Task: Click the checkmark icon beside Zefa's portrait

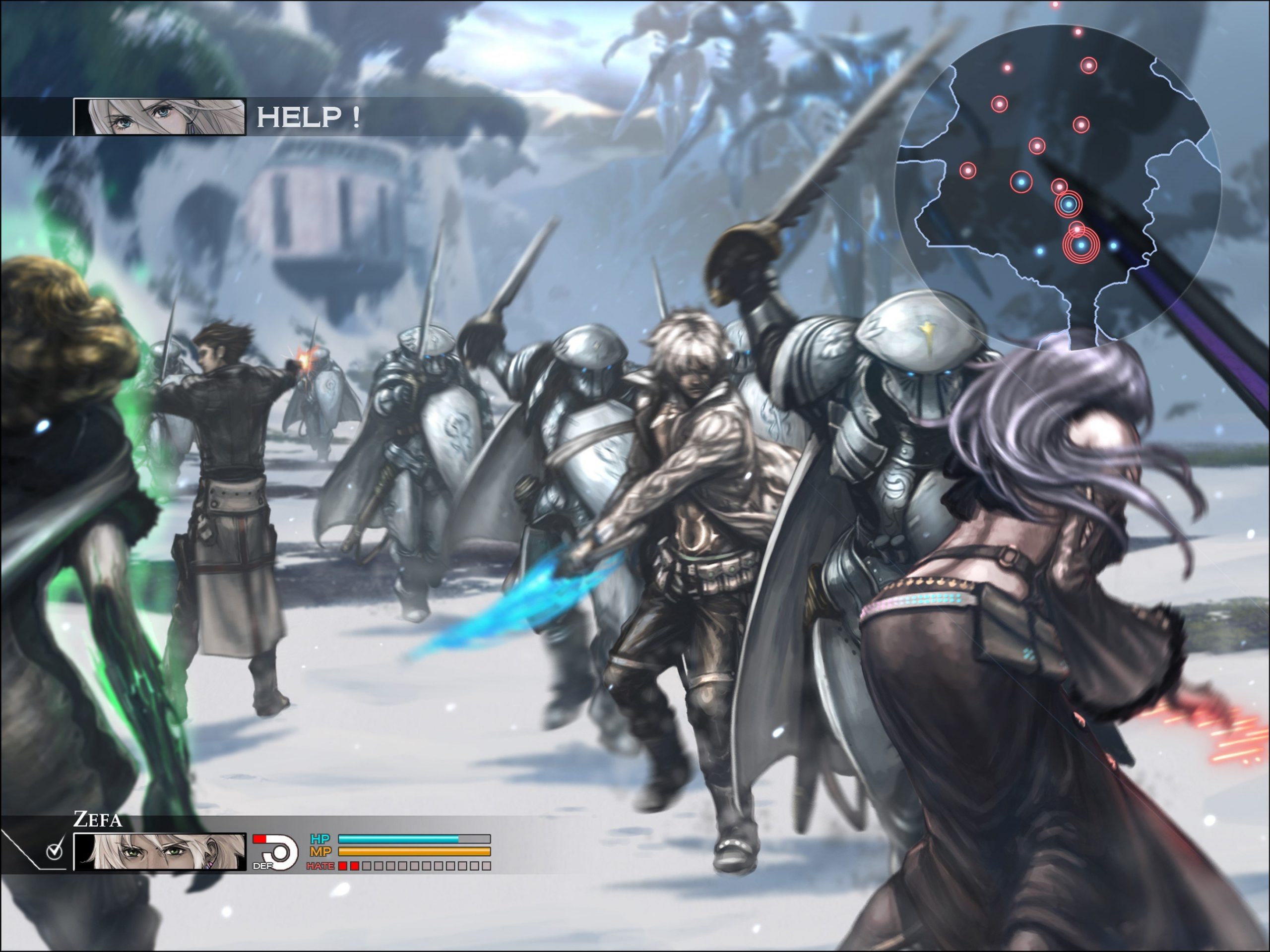Action: 55,851
